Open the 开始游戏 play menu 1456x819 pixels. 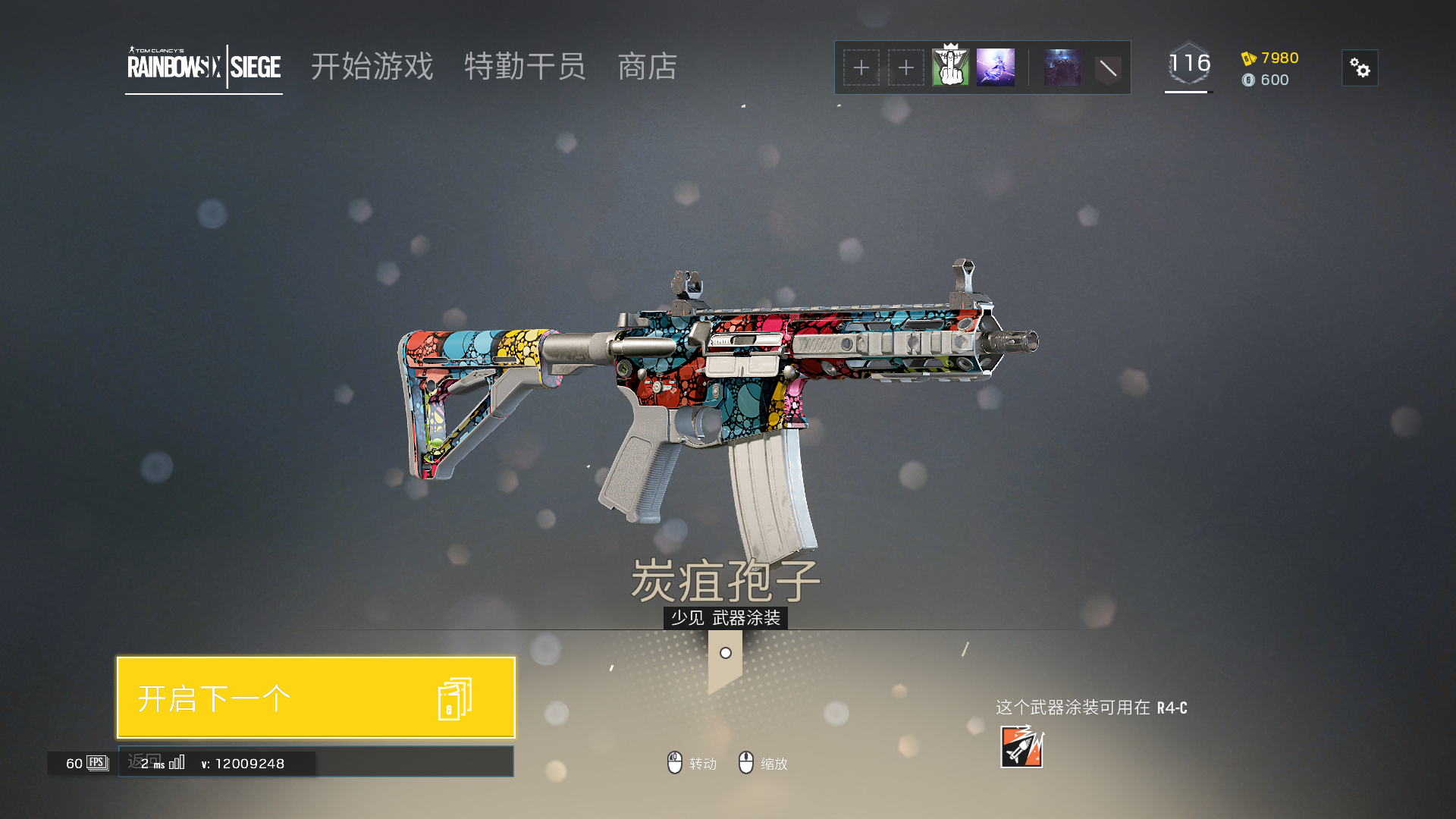click(372, 67)
